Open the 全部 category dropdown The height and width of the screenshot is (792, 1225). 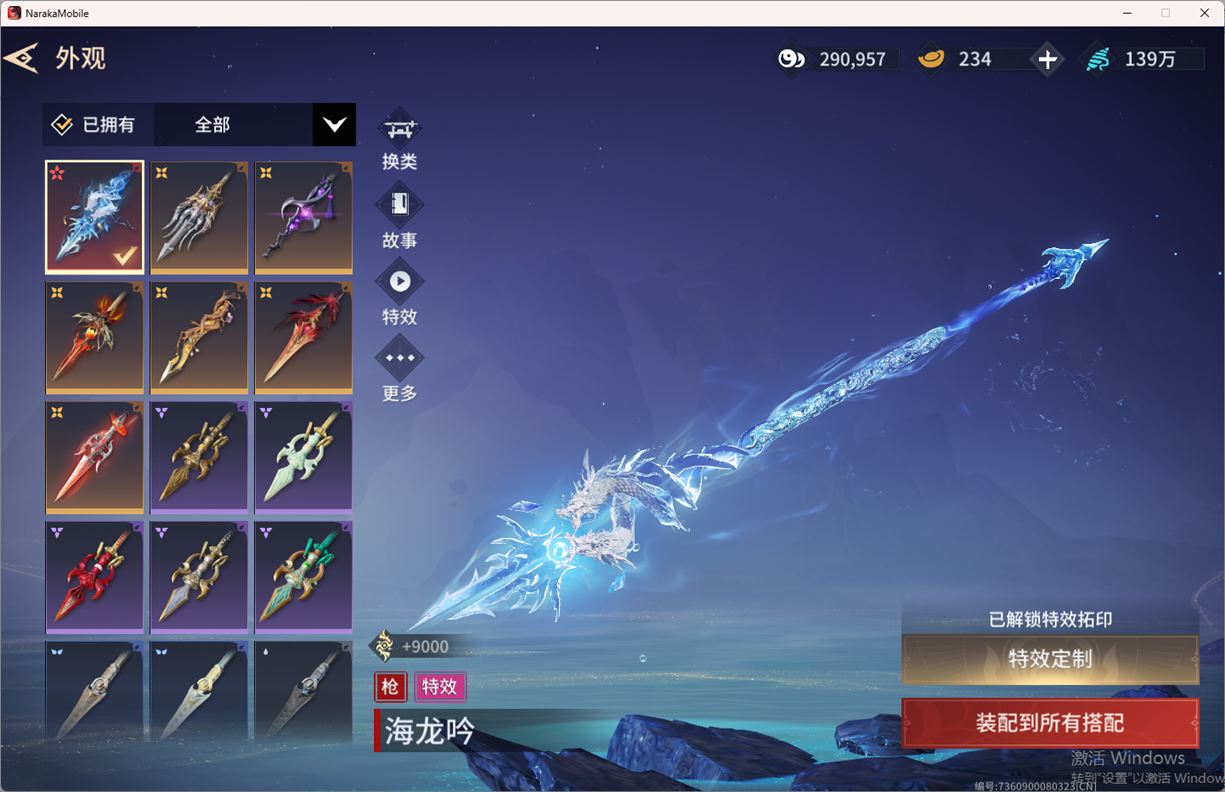click(x=333, y=125)
